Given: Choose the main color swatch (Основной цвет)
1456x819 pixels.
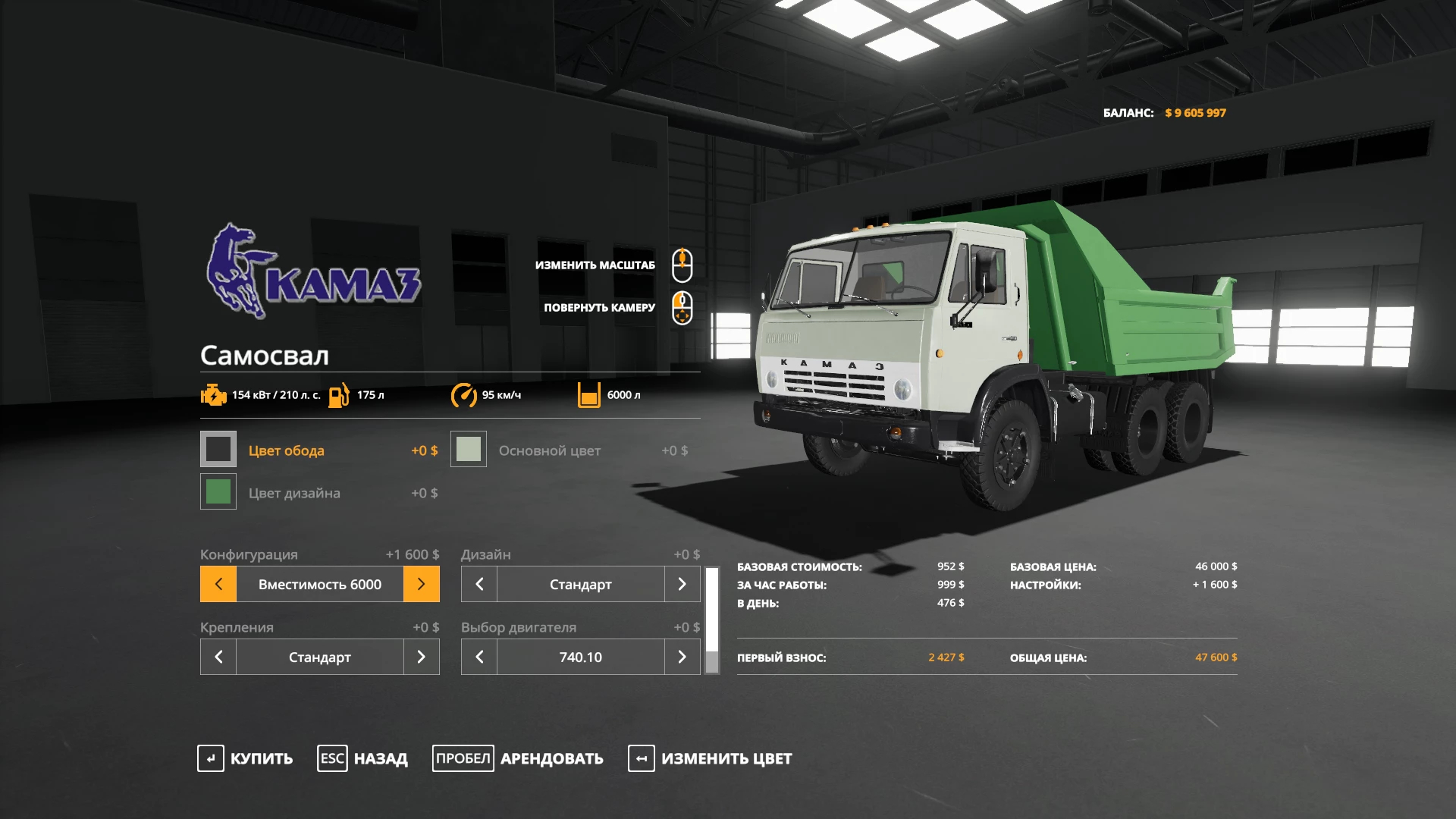Looking at the screenshot, I should pyautogui.click(x=469, y=450).
